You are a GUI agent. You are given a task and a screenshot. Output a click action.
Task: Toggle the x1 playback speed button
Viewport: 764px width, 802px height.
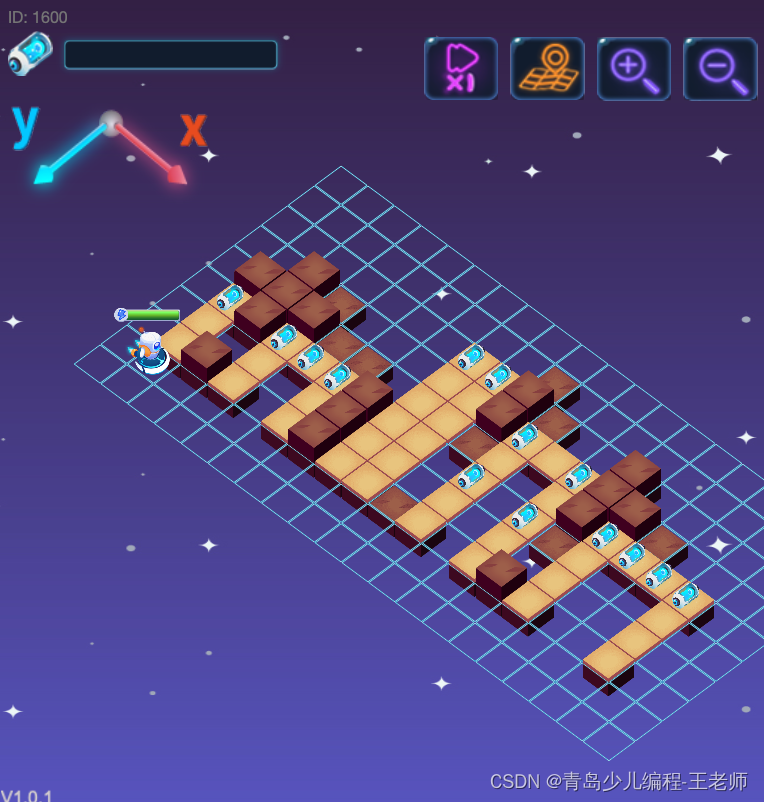tap(461, 68)
